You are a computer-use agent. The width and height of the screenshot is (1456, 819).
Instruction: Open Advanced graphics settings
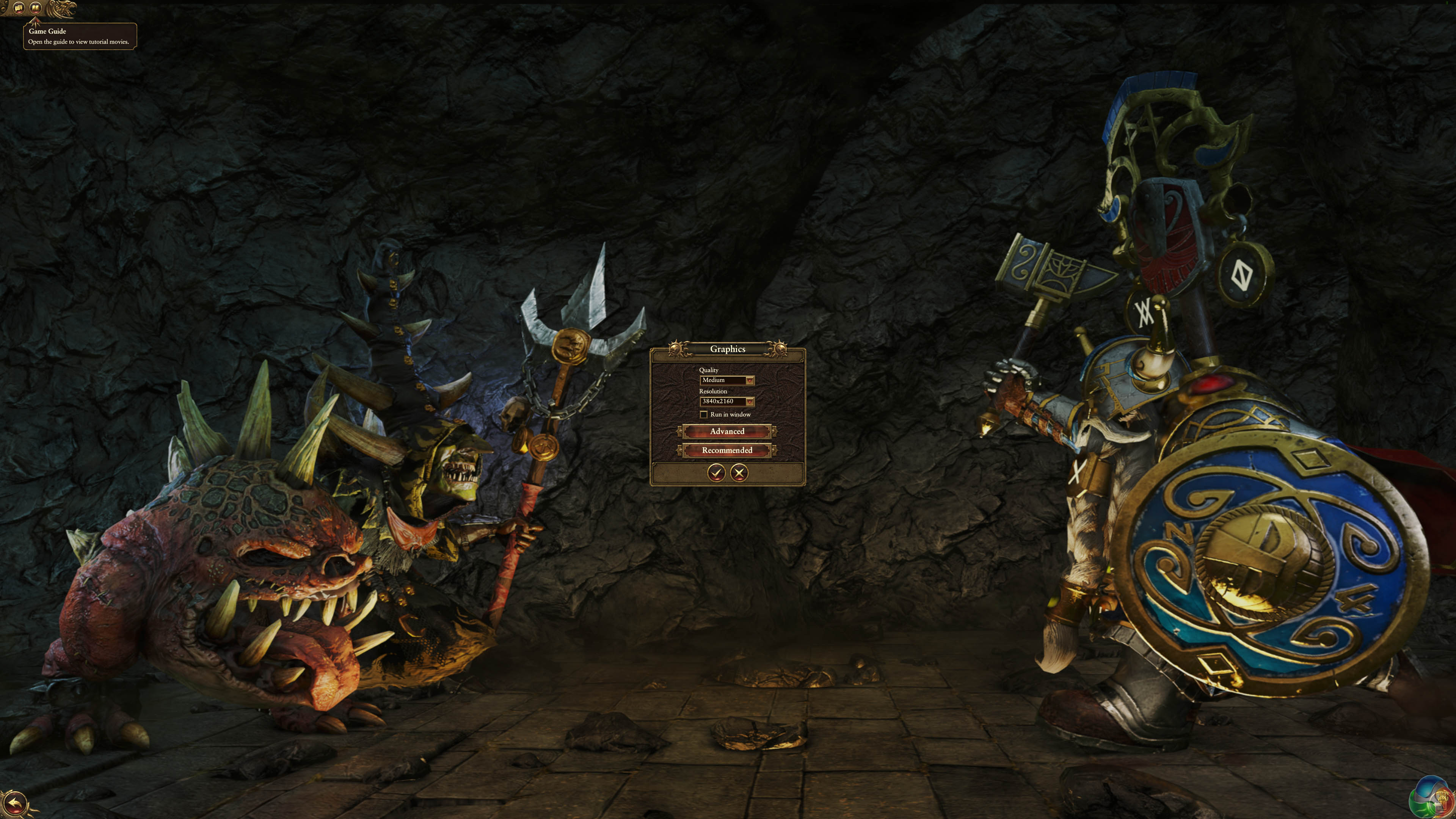tap(727, 431)
